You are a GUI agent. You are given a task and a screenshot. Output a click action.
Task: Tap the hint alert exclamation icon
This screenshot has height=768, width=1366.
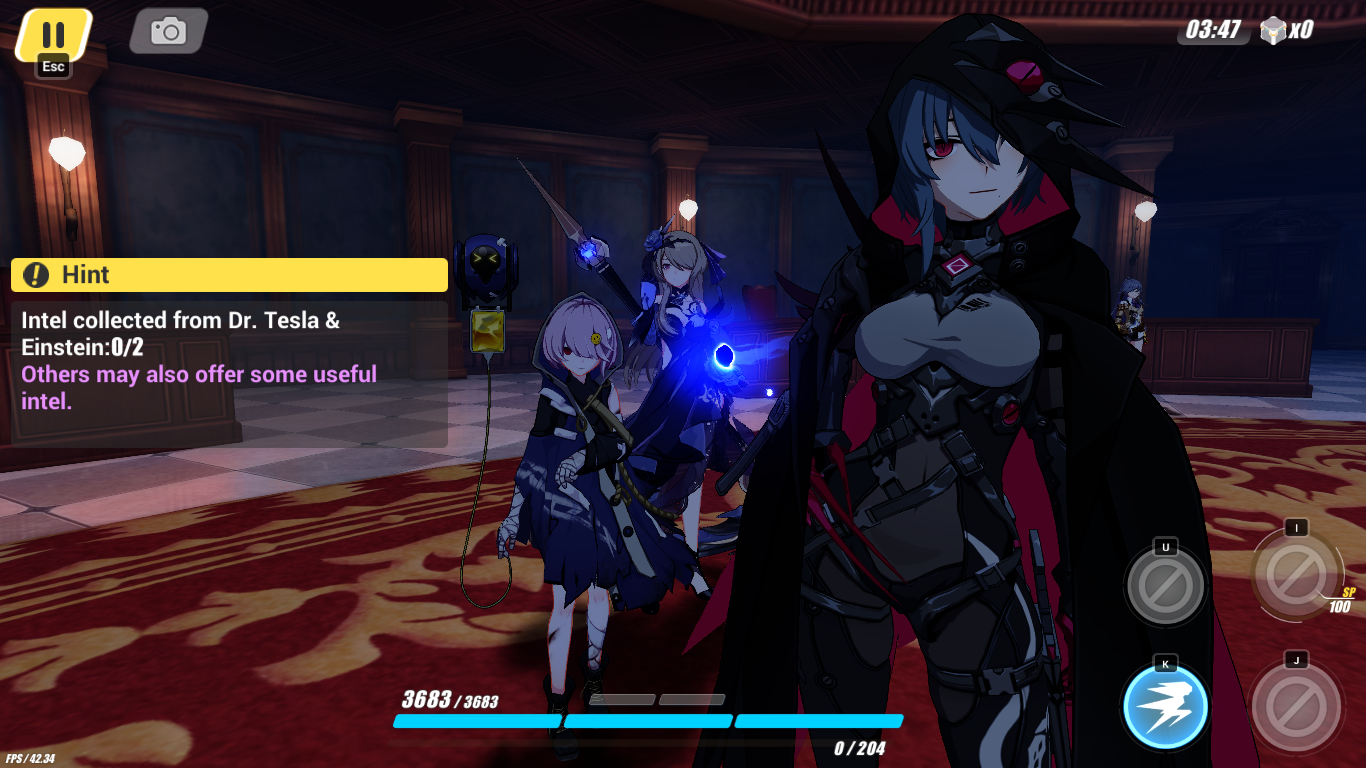(34, 274)
